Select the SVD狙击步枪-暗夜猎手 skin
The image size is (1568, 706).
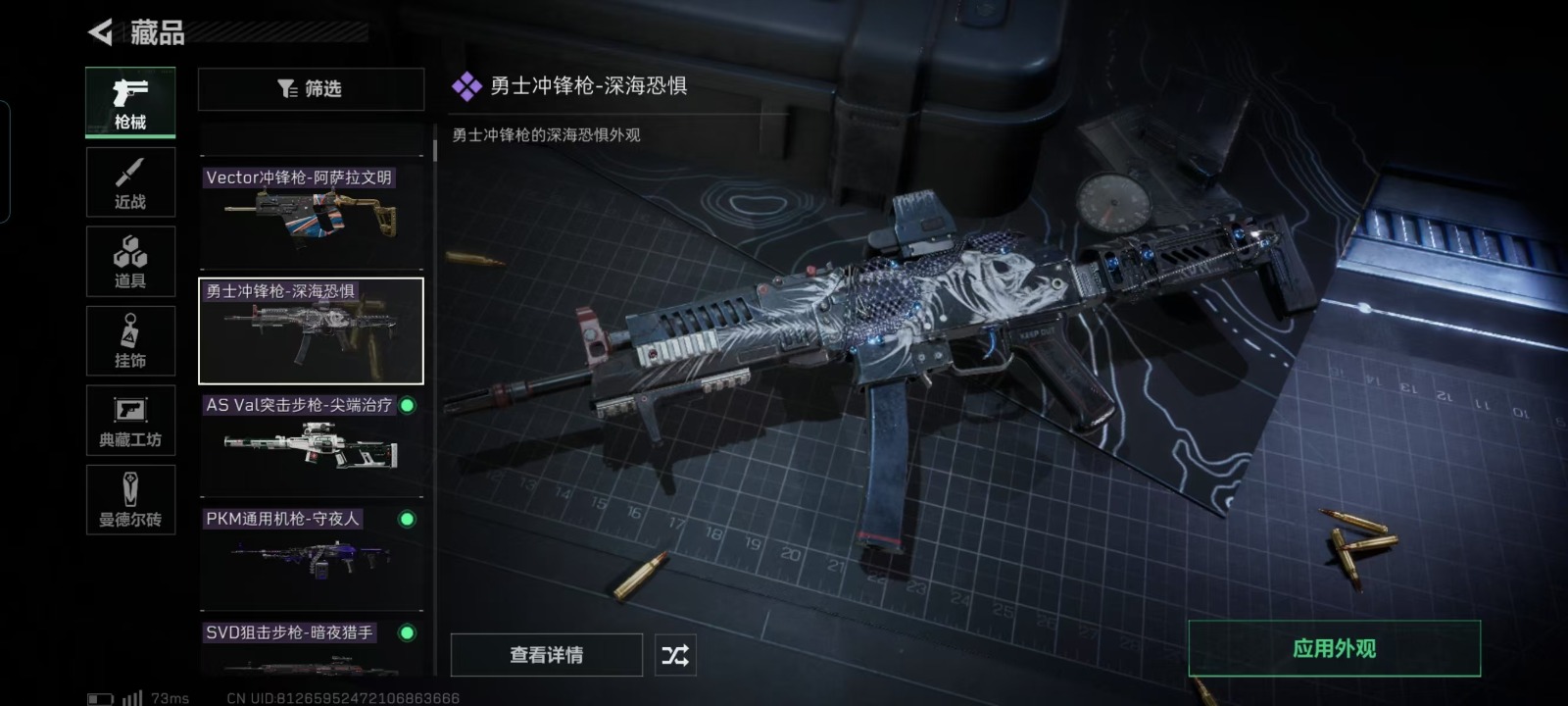point(311,649)
